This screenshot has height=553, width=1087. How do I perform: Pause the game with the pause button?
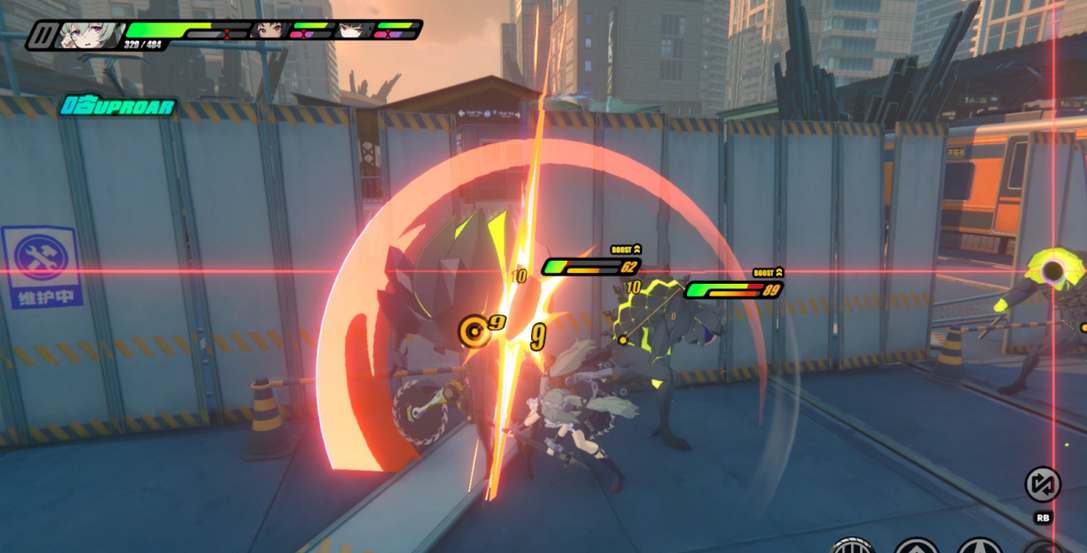tap(43, 35)
